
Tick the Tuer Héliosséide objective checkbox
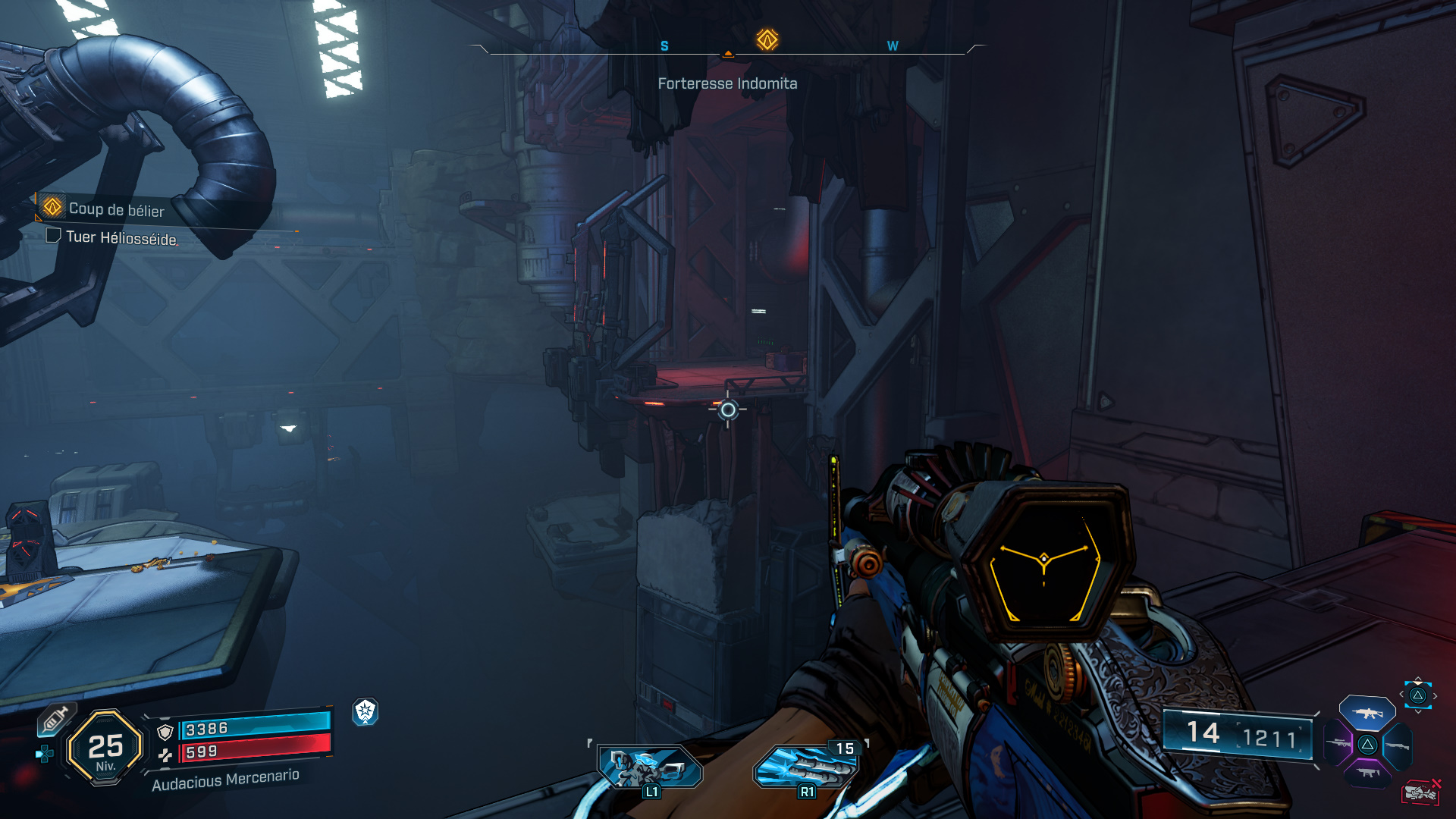(53, 235)
